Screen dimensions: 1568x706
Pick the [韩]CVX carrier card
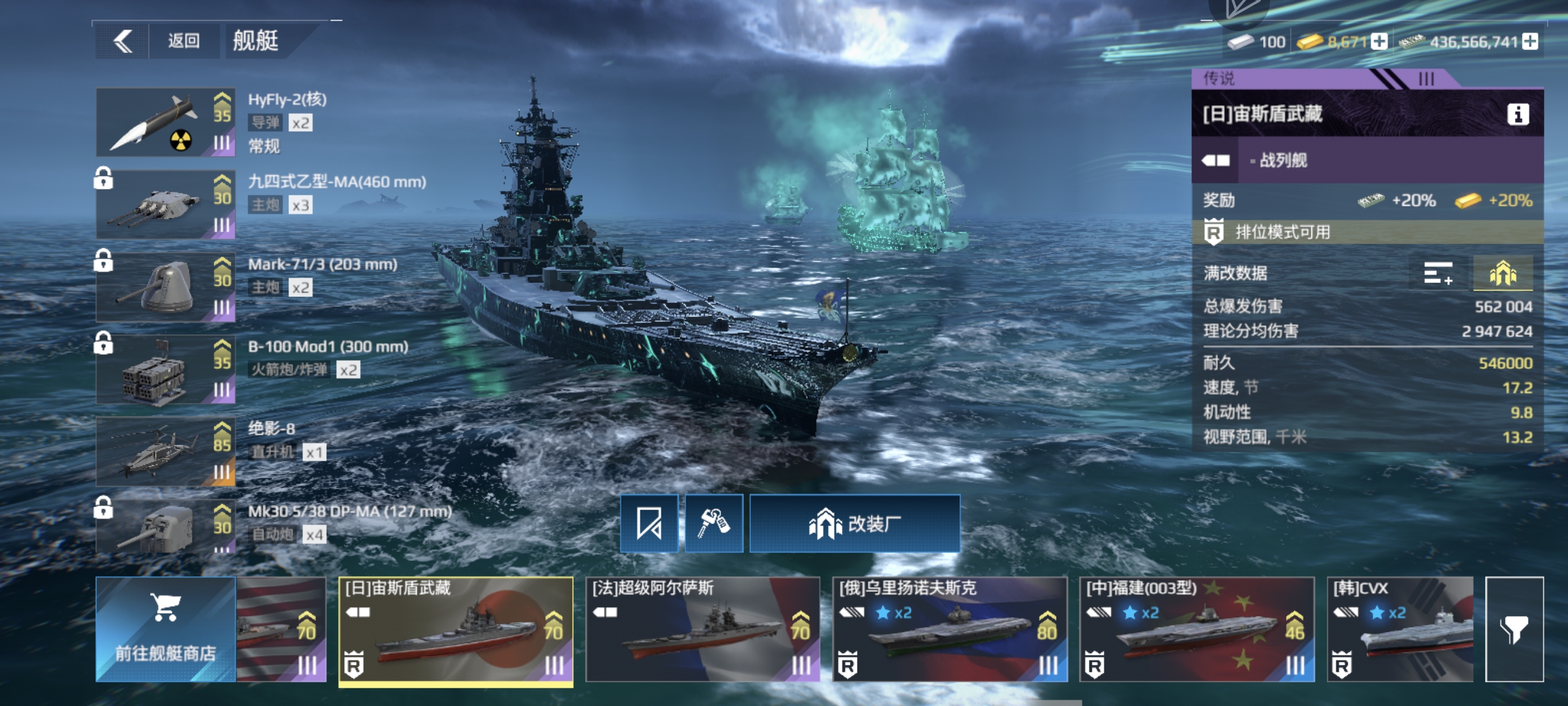coord(1400,630)
